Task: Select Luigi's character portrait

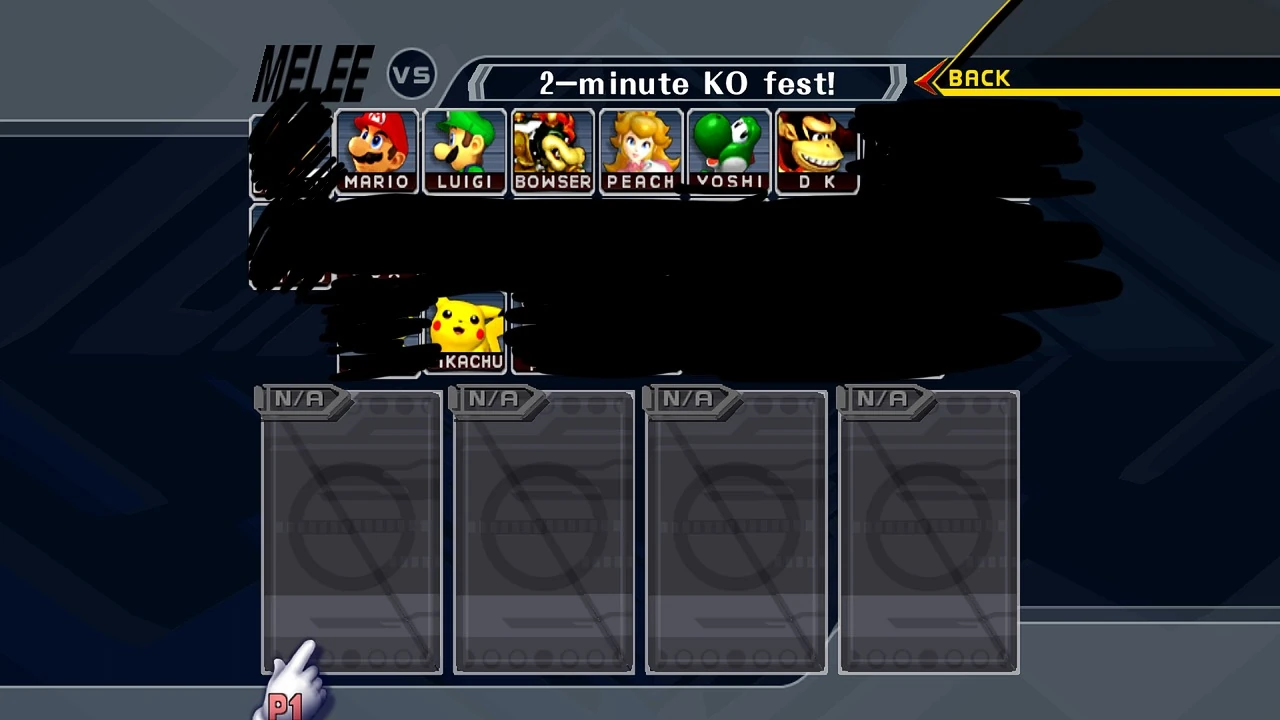Action: point(464,148)
